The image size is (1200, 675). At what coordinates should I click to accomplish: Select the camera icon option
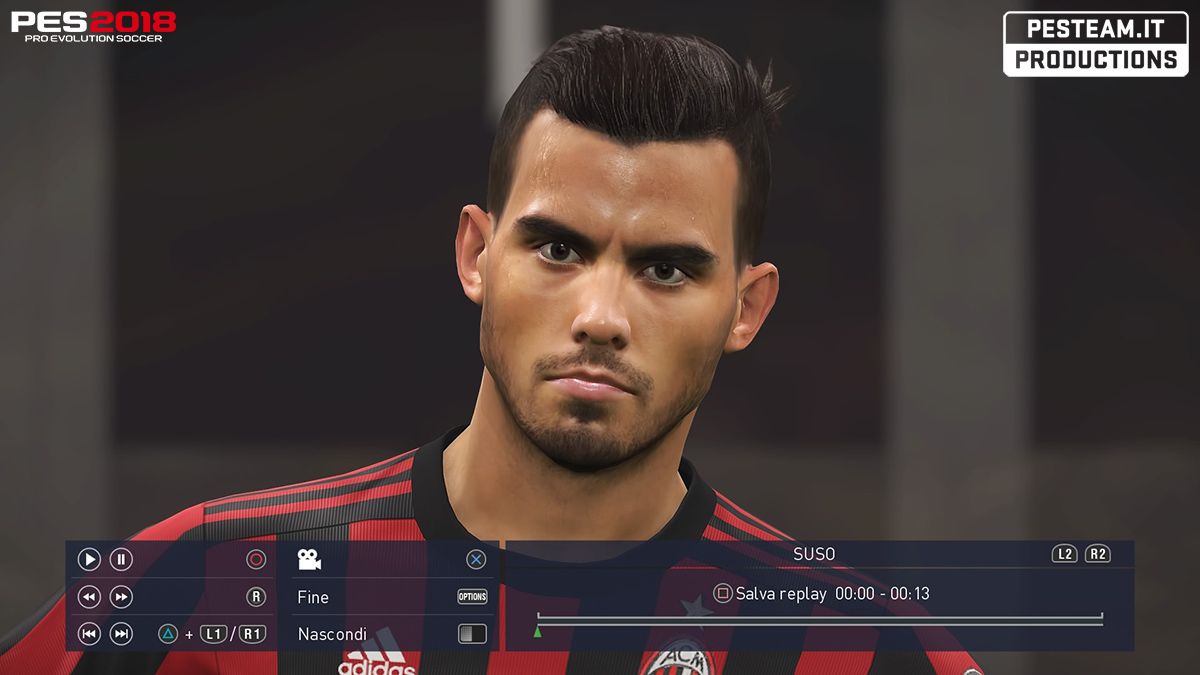[x=309, y=560]
